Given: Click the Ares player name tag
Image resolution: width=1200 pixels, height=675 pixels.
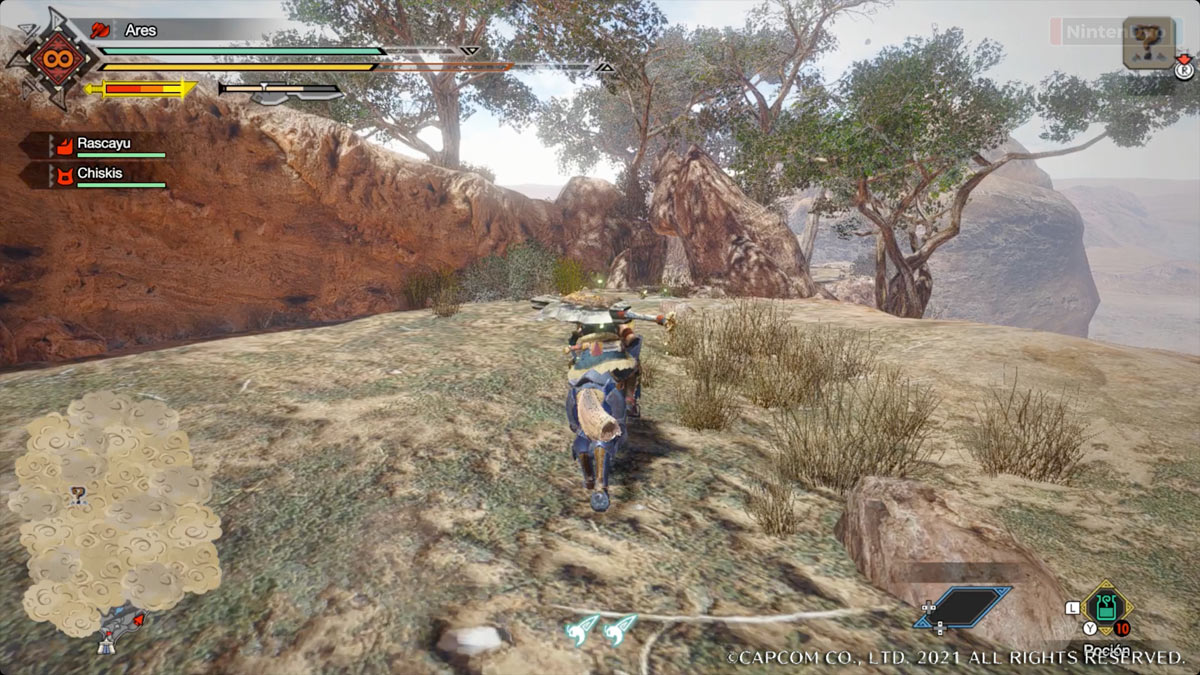Looking at the screenshot, I should (140, 30).
